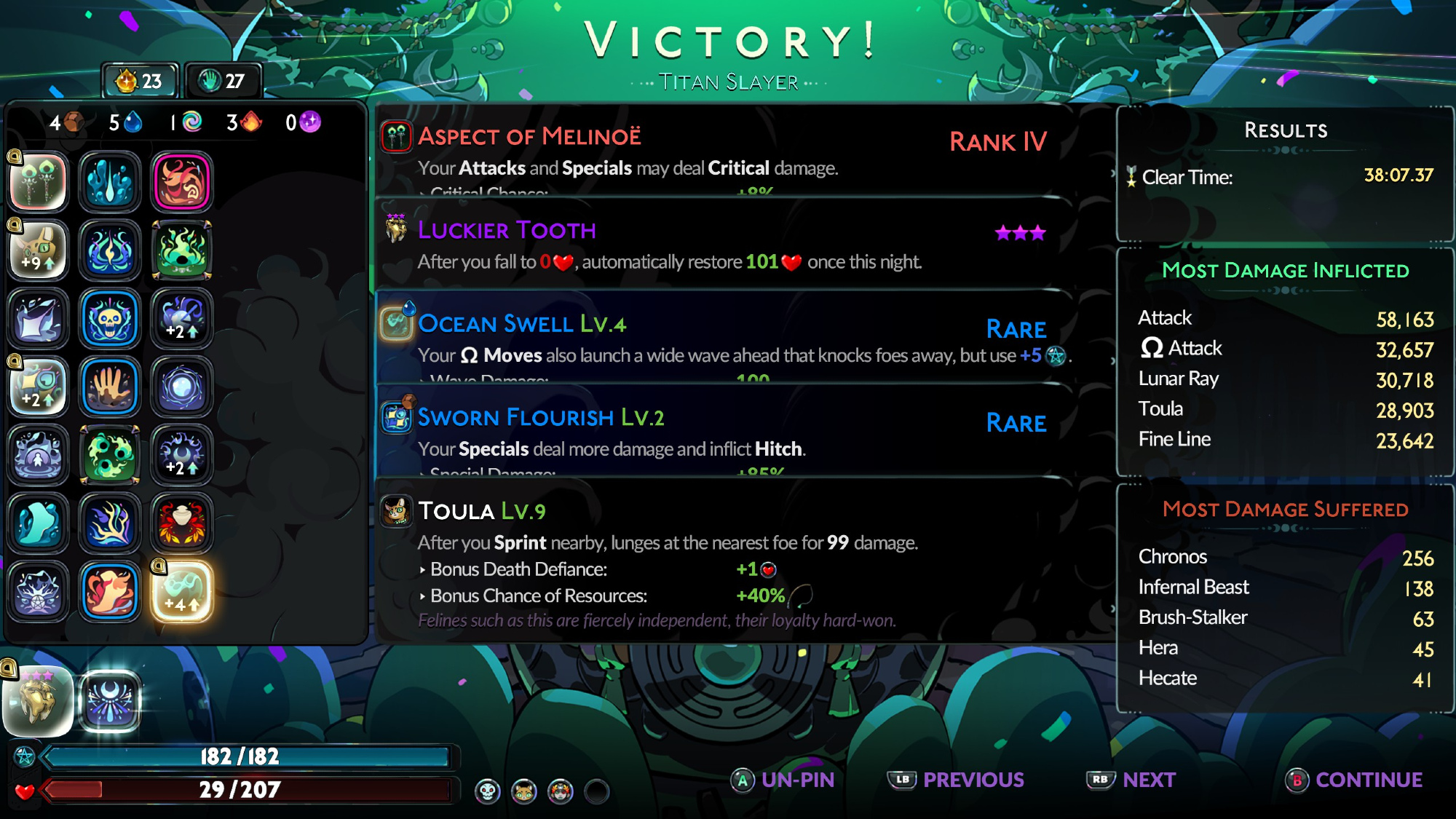Pick the blue skull boon icon

pyautogui.click(x=110, y=319)
